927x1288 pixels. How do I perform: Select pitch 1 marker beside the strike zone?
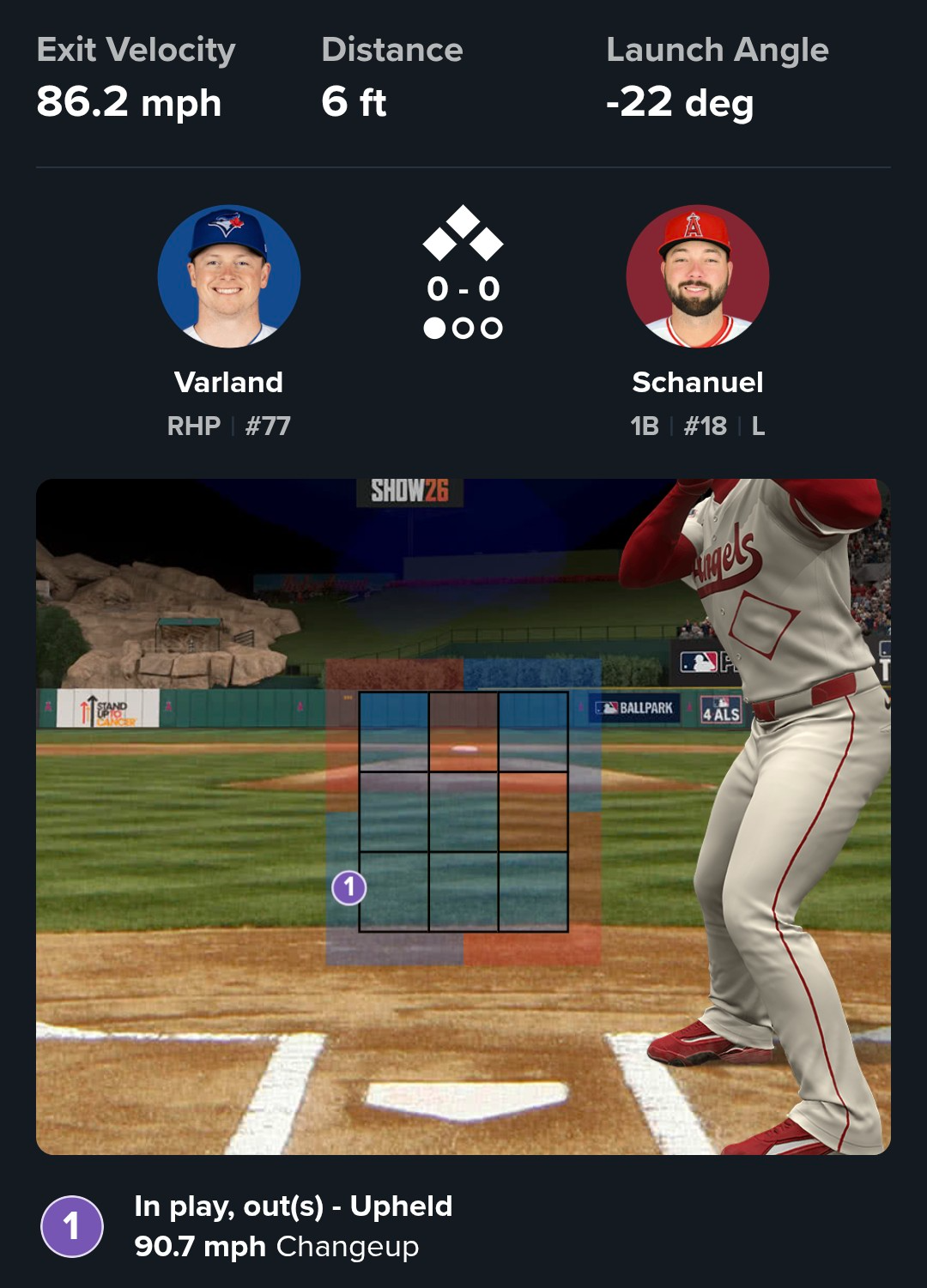tap(349, 887)
